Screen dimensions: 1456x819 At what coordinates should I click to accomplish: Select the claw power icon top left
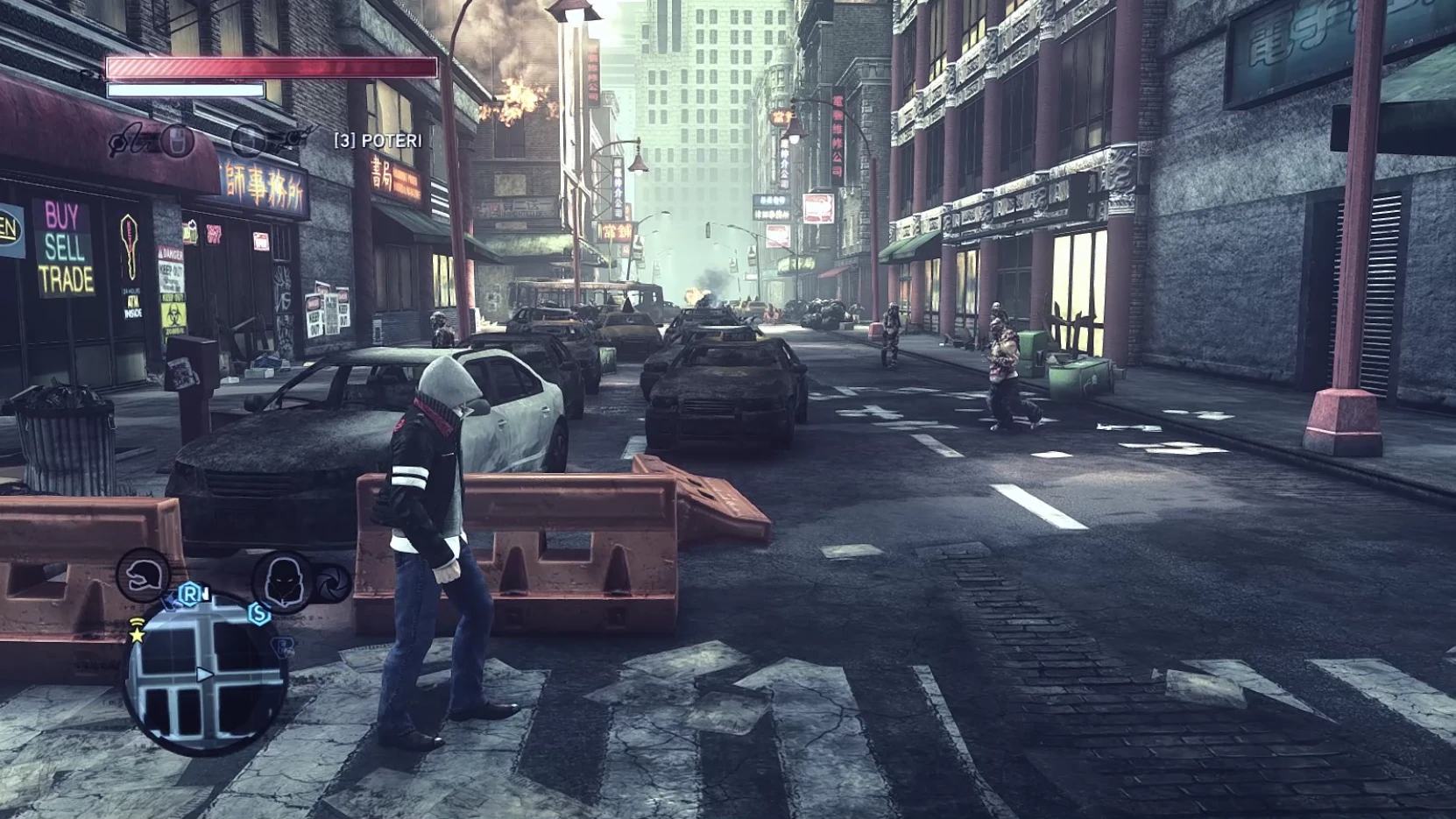pos(127,144)
